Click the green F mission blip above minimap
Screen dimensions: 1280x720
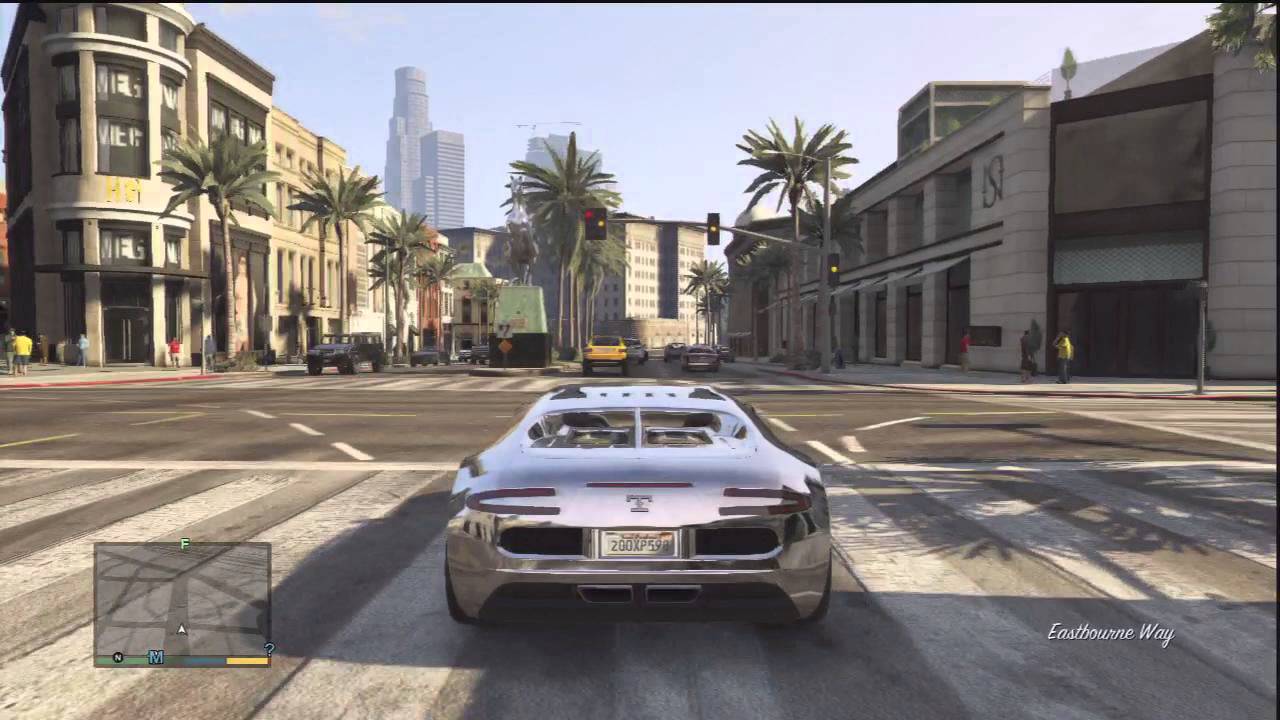pos(184,544)
